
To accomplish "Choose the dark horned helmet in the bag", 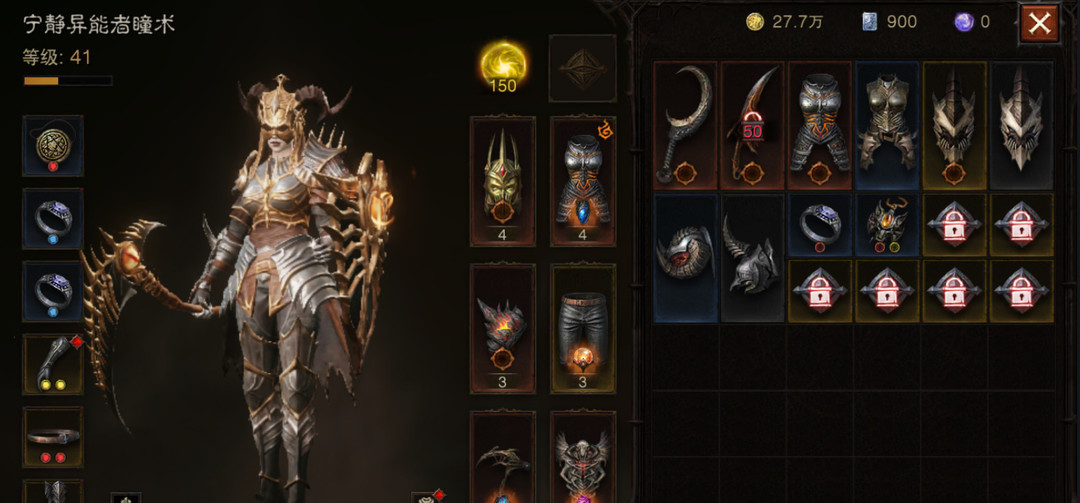I will tap(753, 257).
